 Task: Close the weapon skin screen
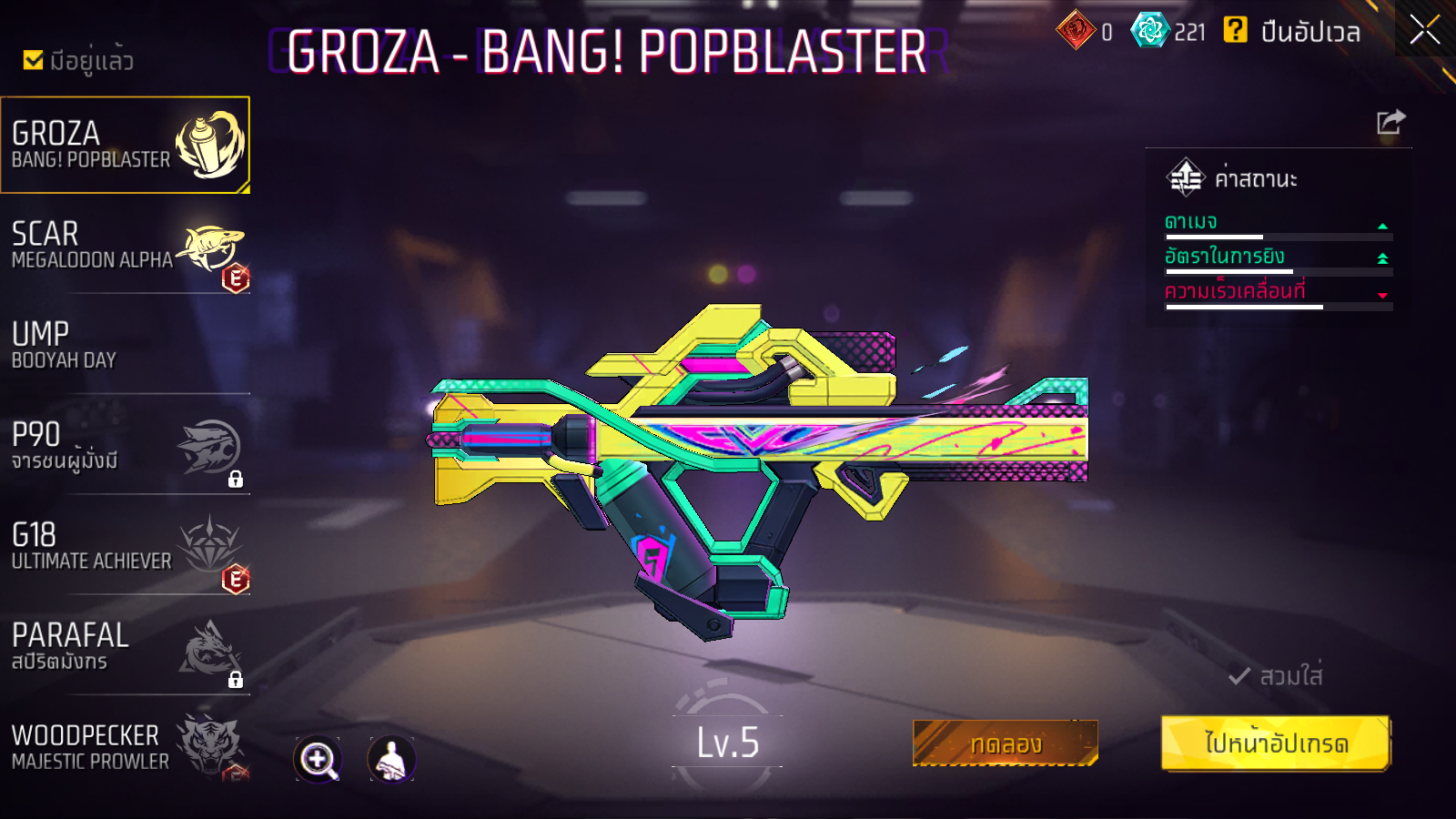click(x=1424, y=30)
